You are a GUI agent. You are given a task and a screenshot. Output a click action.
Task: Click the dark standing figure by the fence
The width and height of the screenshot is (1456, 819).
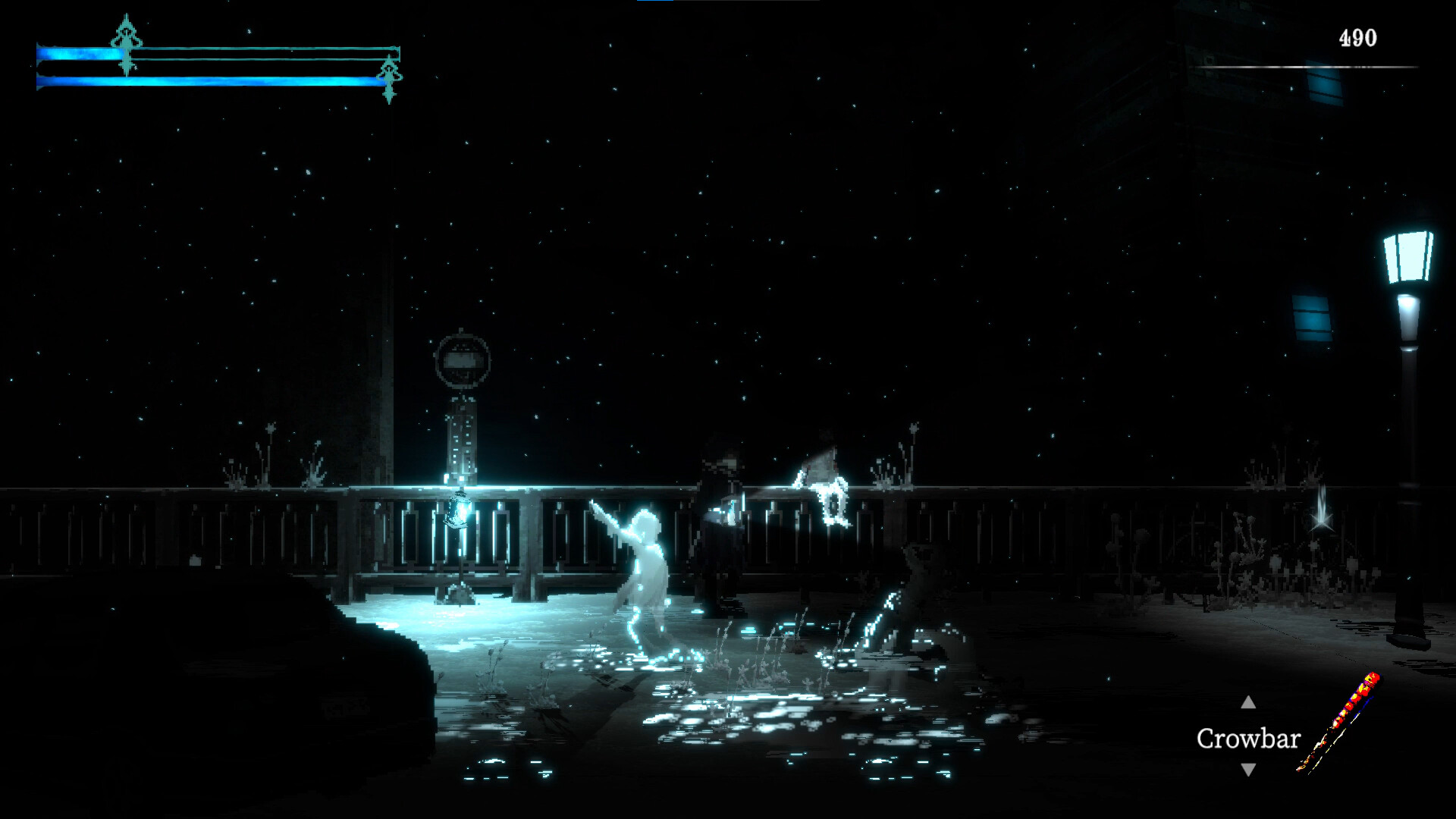click(720, 523)
